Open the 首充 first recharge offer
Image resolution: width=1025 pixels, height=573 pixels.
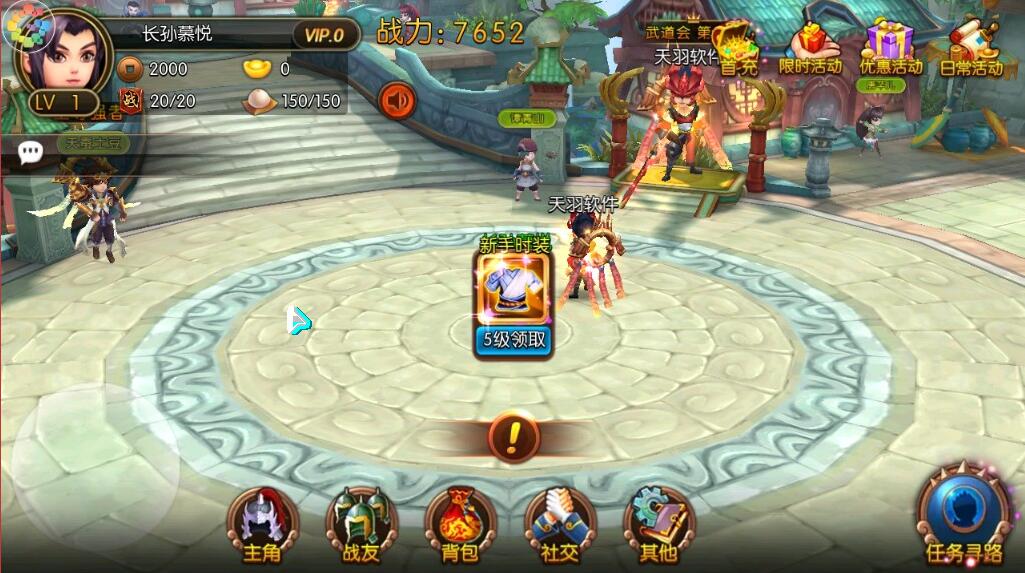[x=739, y=46]
